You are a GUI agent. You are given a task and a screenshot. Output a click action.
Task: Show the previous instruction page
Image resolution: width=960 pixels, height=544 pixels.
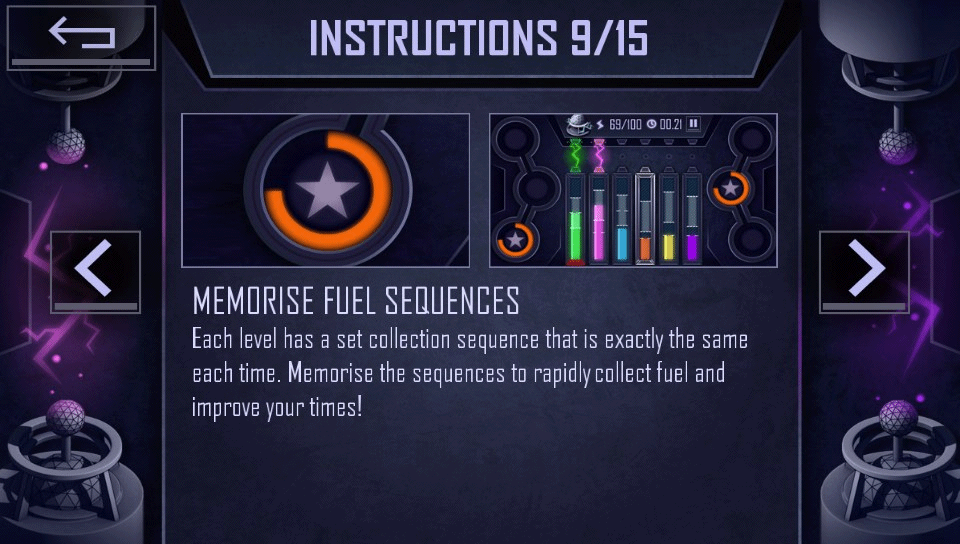click(95, 271)
